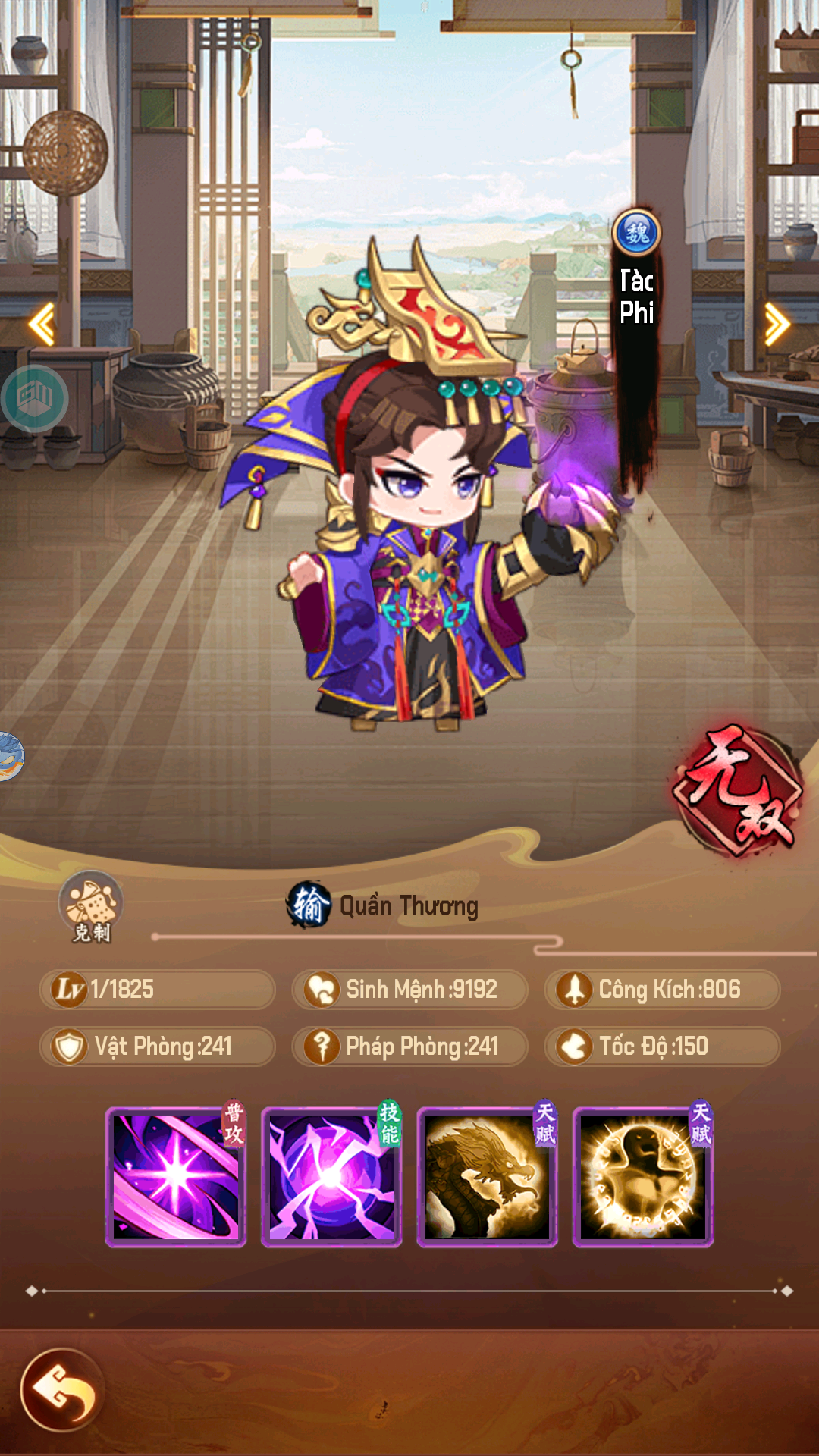This screenshot has height=1456, width=819.
Task: Tap the red invincible seal stamp
Action: click(x=739, y=790)
